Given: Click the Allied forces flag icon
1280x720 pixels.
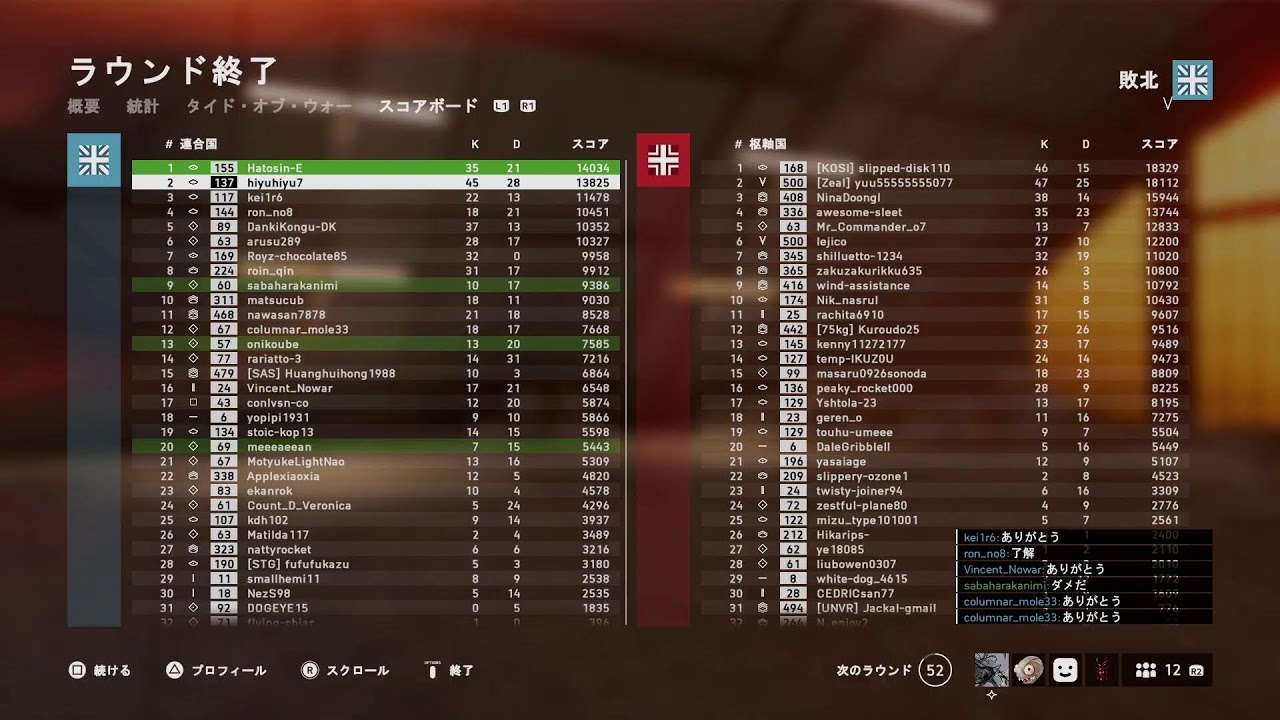Looking at the screenshot, I should [x=94, y=160].
